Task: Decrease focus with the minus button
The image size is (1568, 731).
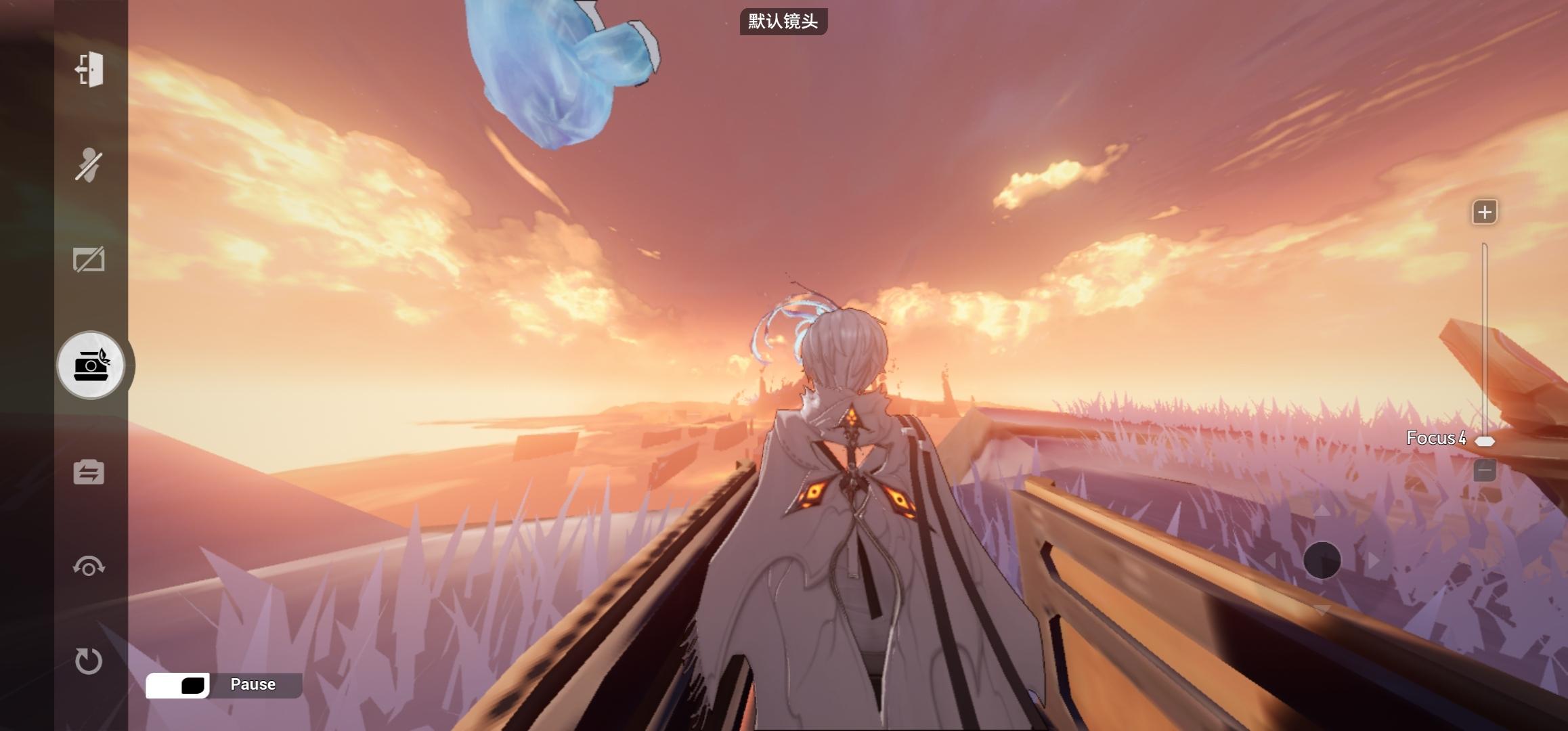Action: point(1484,470)
